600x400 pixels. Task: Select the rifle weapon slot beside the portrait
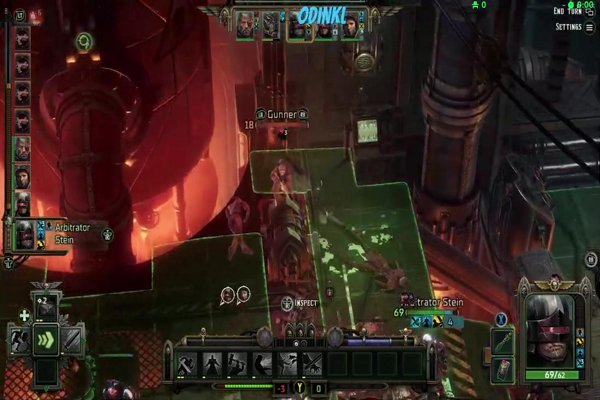tap(504, 342)
